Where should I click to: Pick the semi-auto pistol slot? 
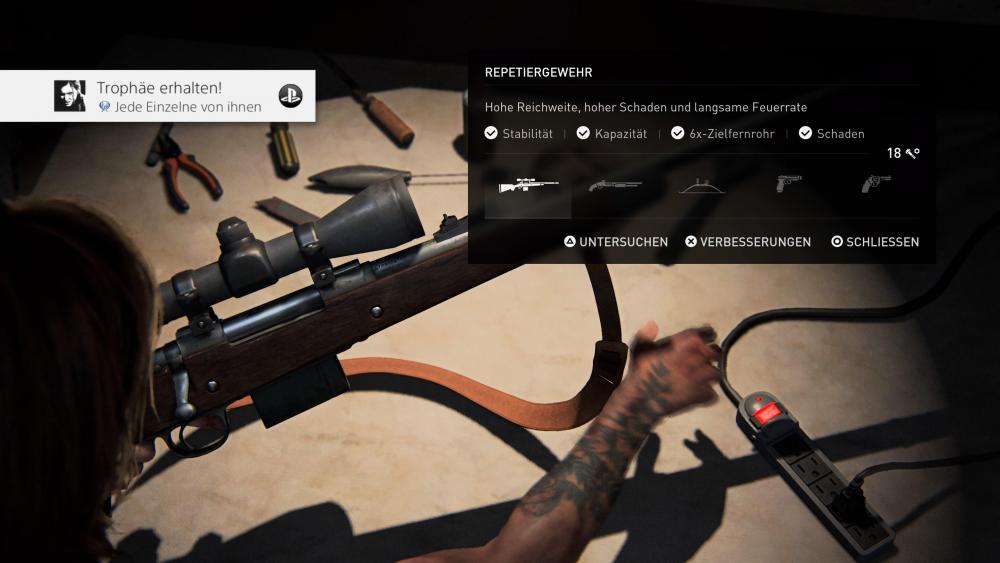click(788, 185)
